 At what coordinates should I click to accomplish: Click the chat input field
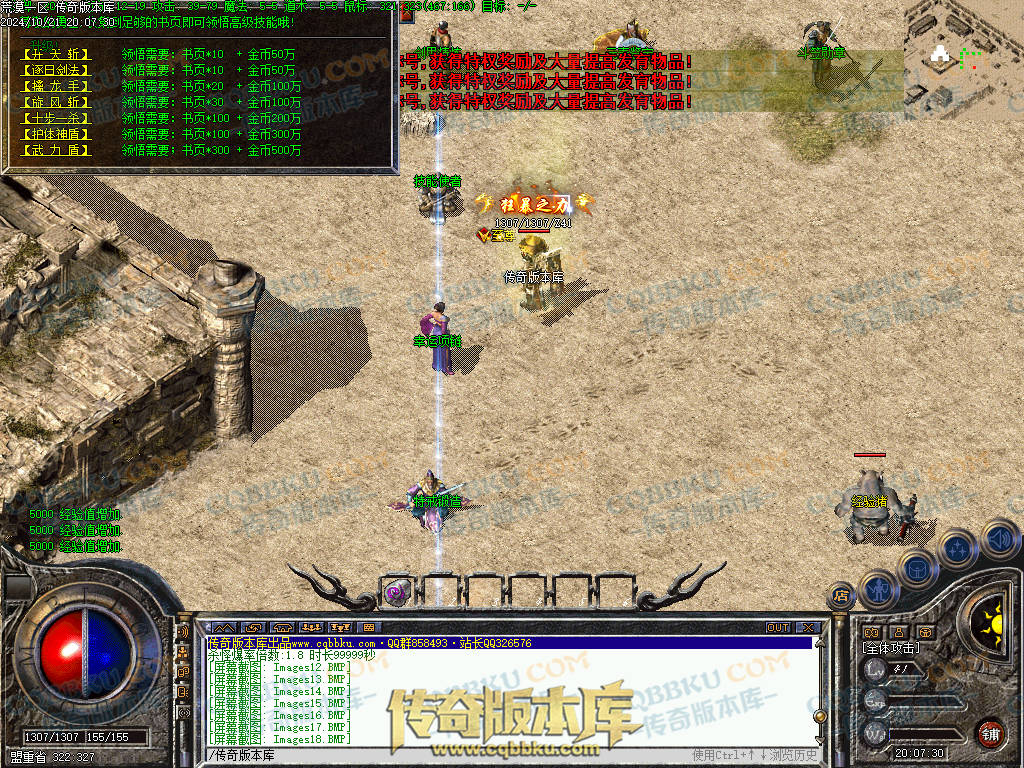(450, 754)
